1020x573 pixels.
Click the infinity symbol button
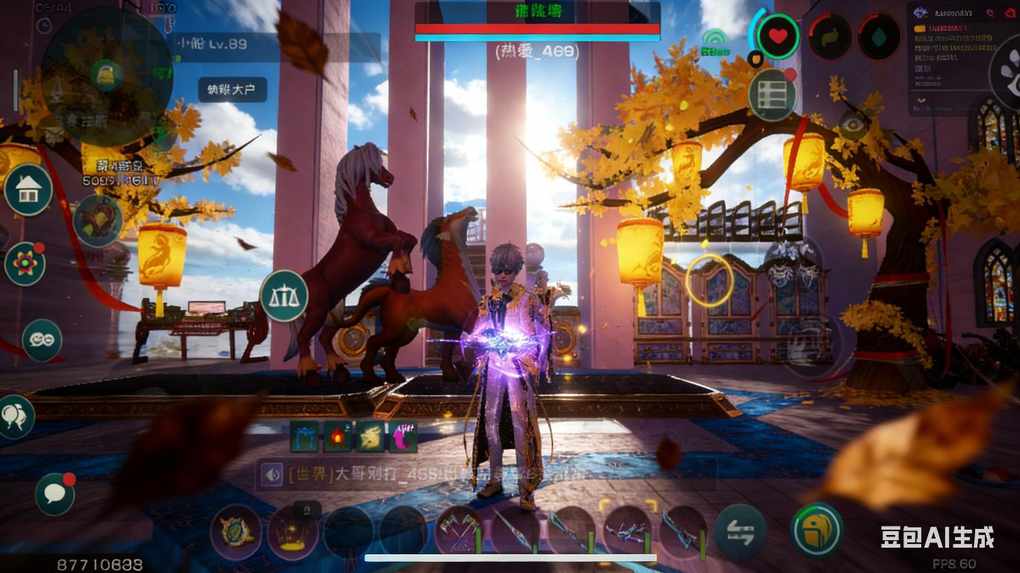point(42,340)
